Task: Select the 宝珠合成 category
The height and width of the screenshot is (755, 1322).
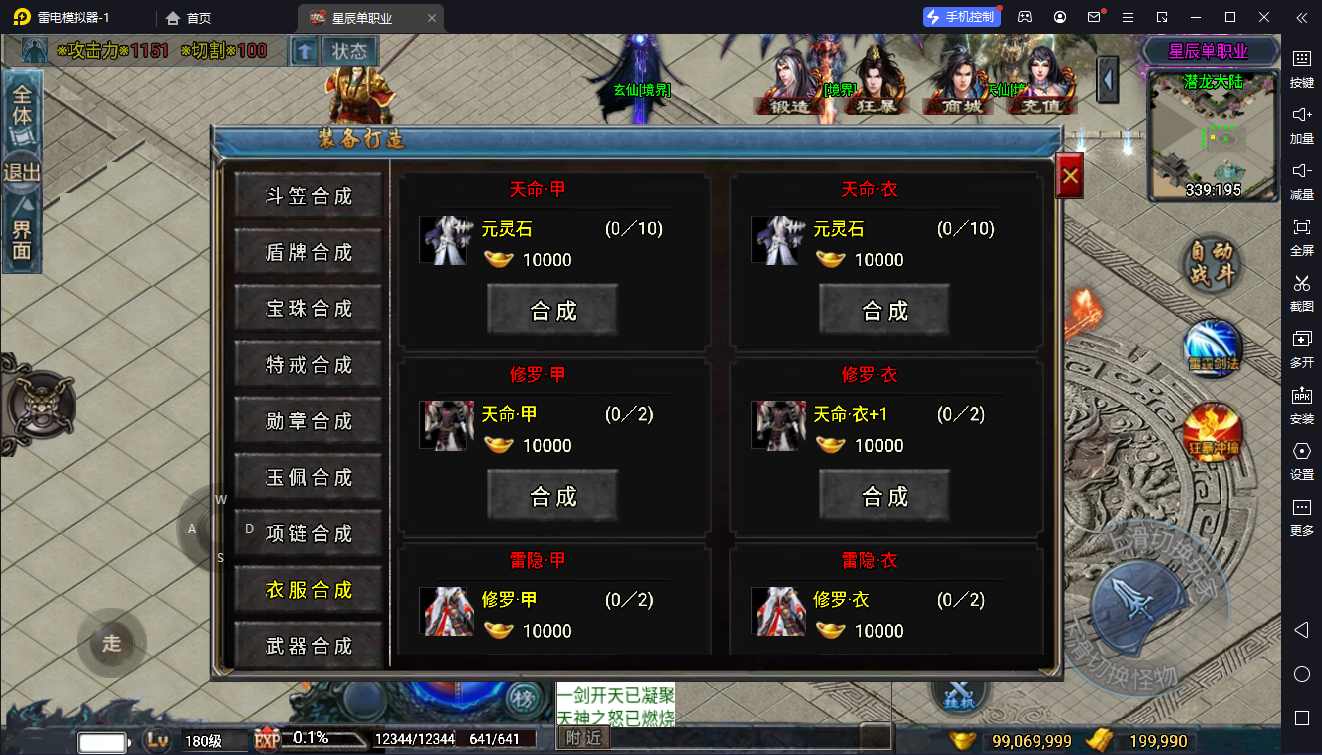Action: tap(309, 309)
